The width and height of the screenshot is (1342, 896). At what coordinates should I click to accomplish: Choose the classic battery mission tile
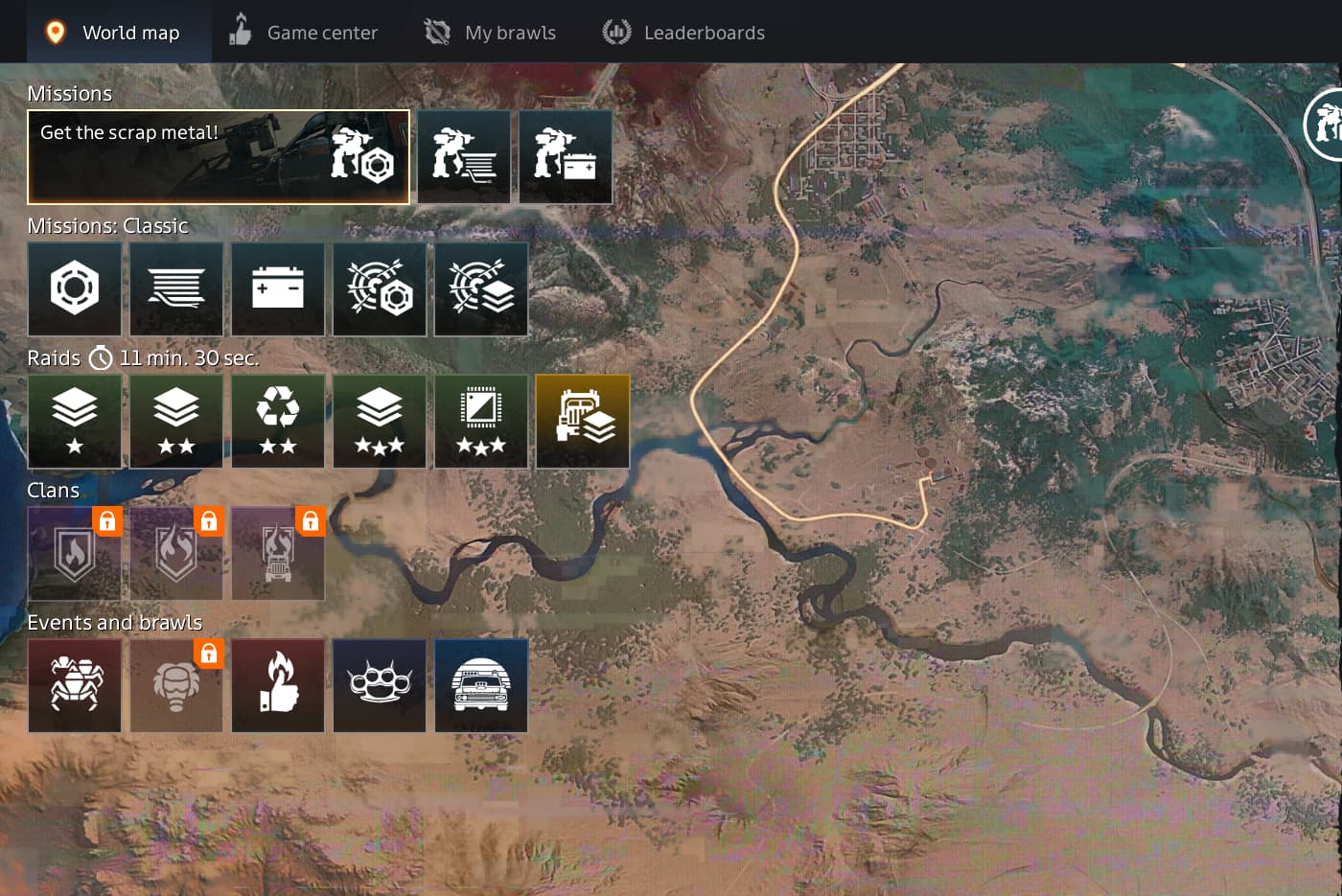click(278, 288)
